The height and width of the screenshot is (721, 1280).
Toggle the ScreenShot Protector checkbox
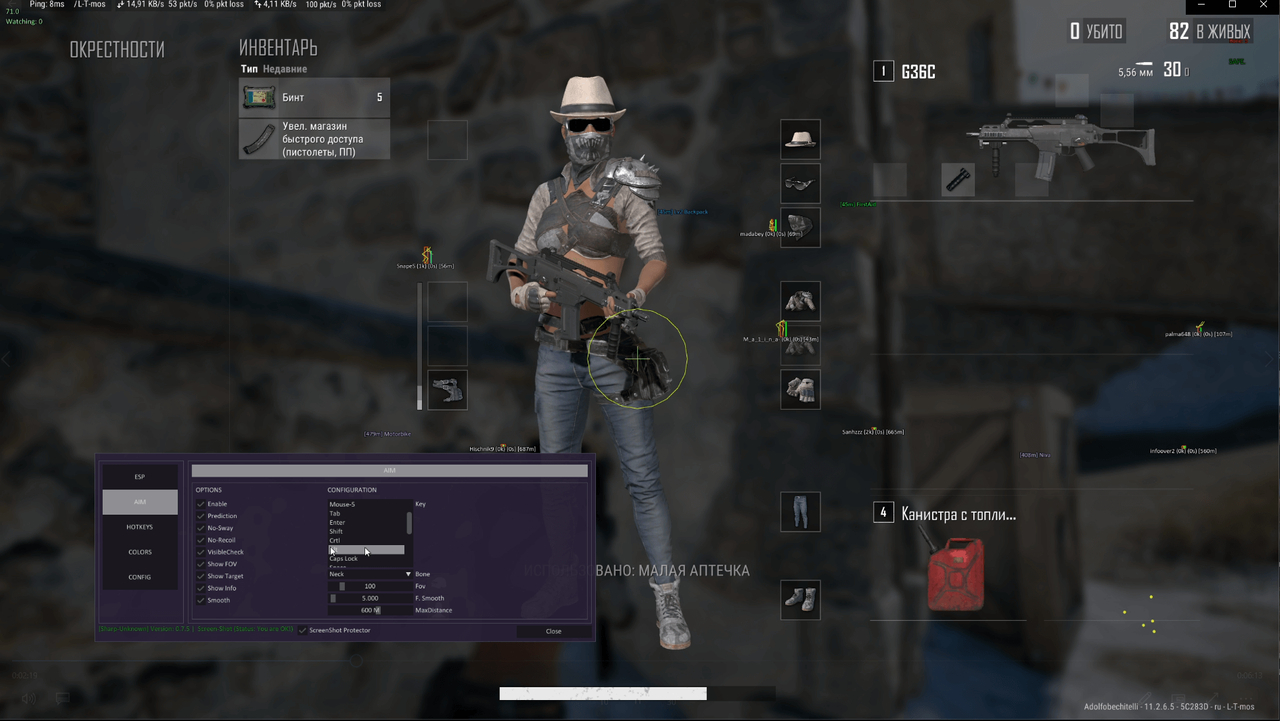tap(302, 630)
